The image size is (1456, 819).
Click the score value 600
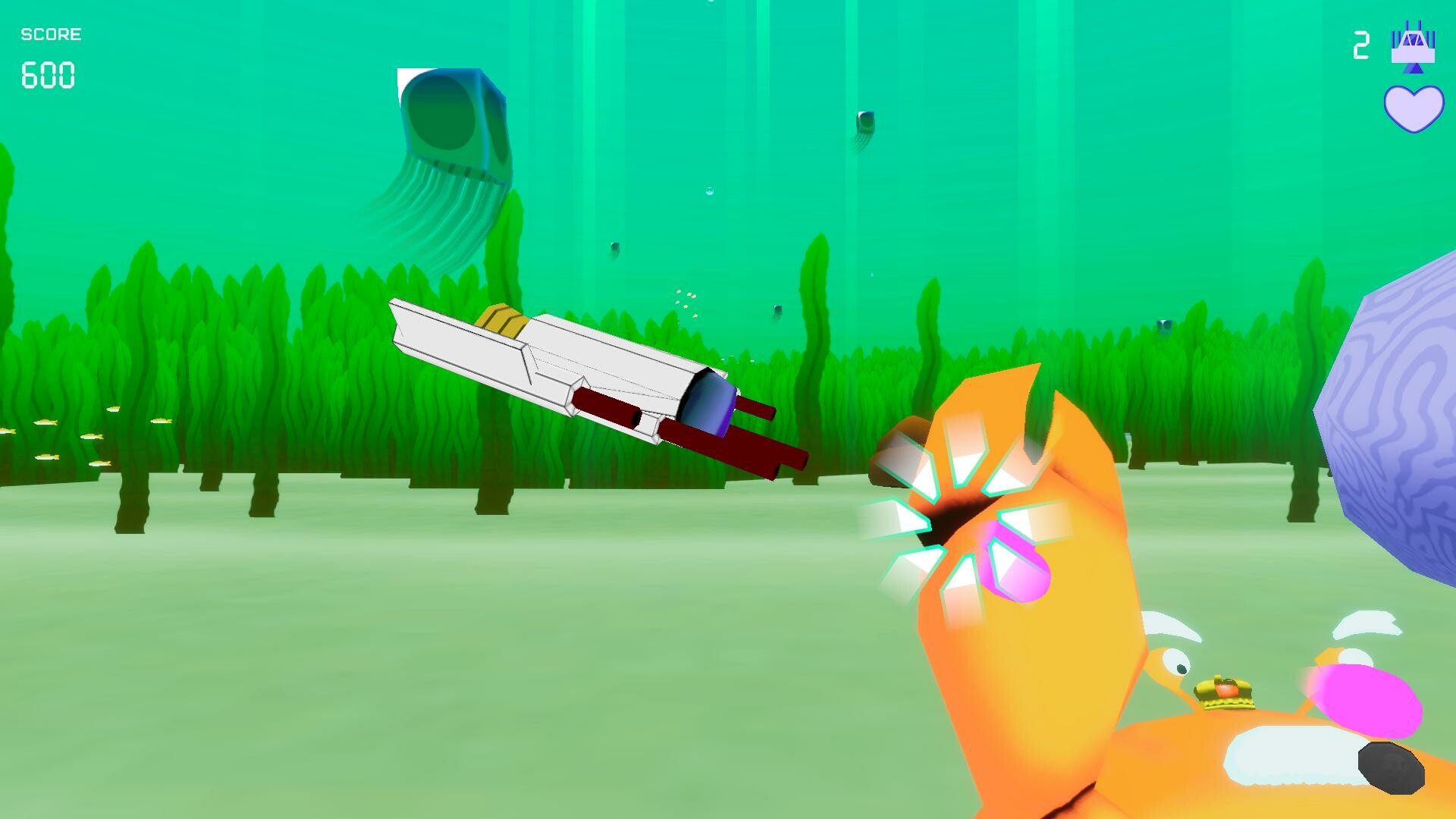click(x=47, y=76)
